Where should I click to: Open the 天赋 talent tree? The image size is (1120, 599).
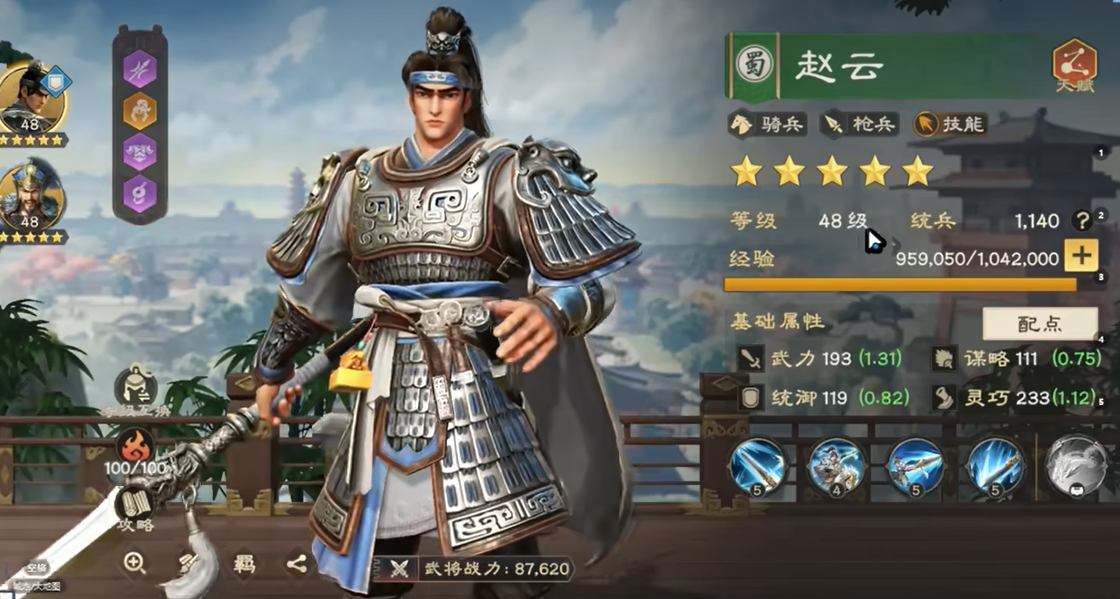tap(1073, 65)
